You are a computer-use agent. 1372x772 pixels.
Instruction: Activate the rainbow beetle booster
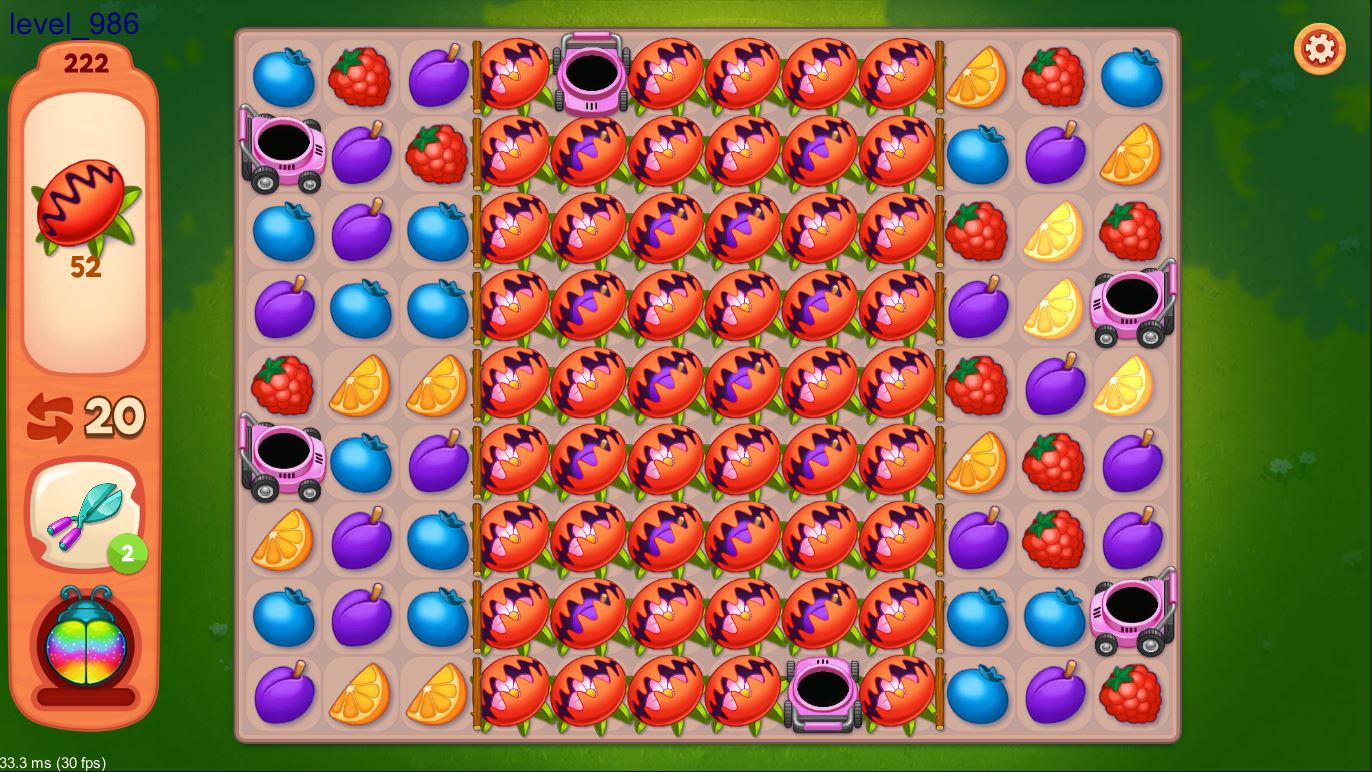tap(86, 646)
